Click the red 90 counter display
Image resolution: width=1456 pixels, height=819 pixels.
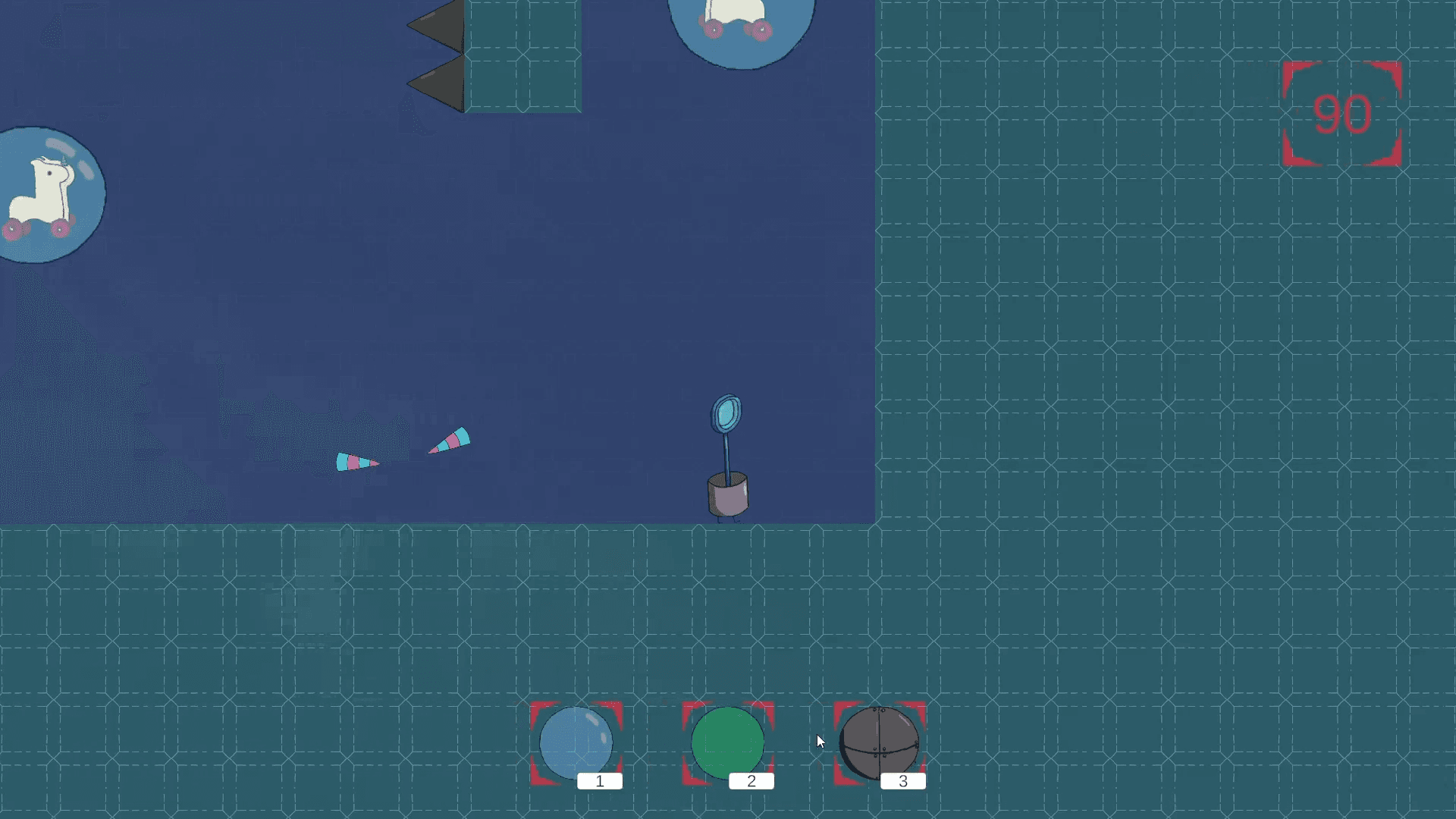coord(1342,114)
